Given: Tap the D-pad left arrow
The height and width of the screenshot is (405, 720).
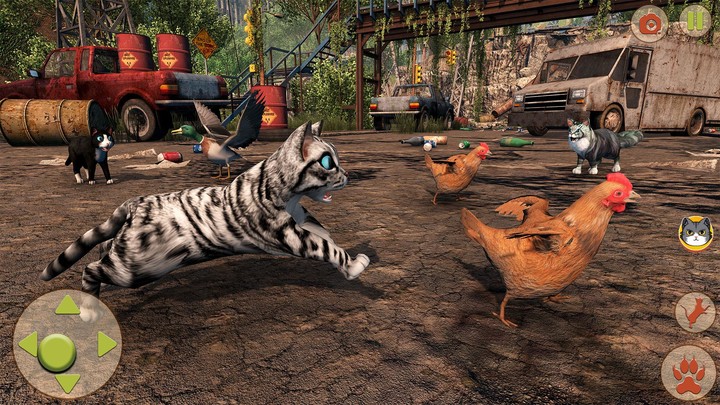Looking at the screenshot, I should (28, 344).
